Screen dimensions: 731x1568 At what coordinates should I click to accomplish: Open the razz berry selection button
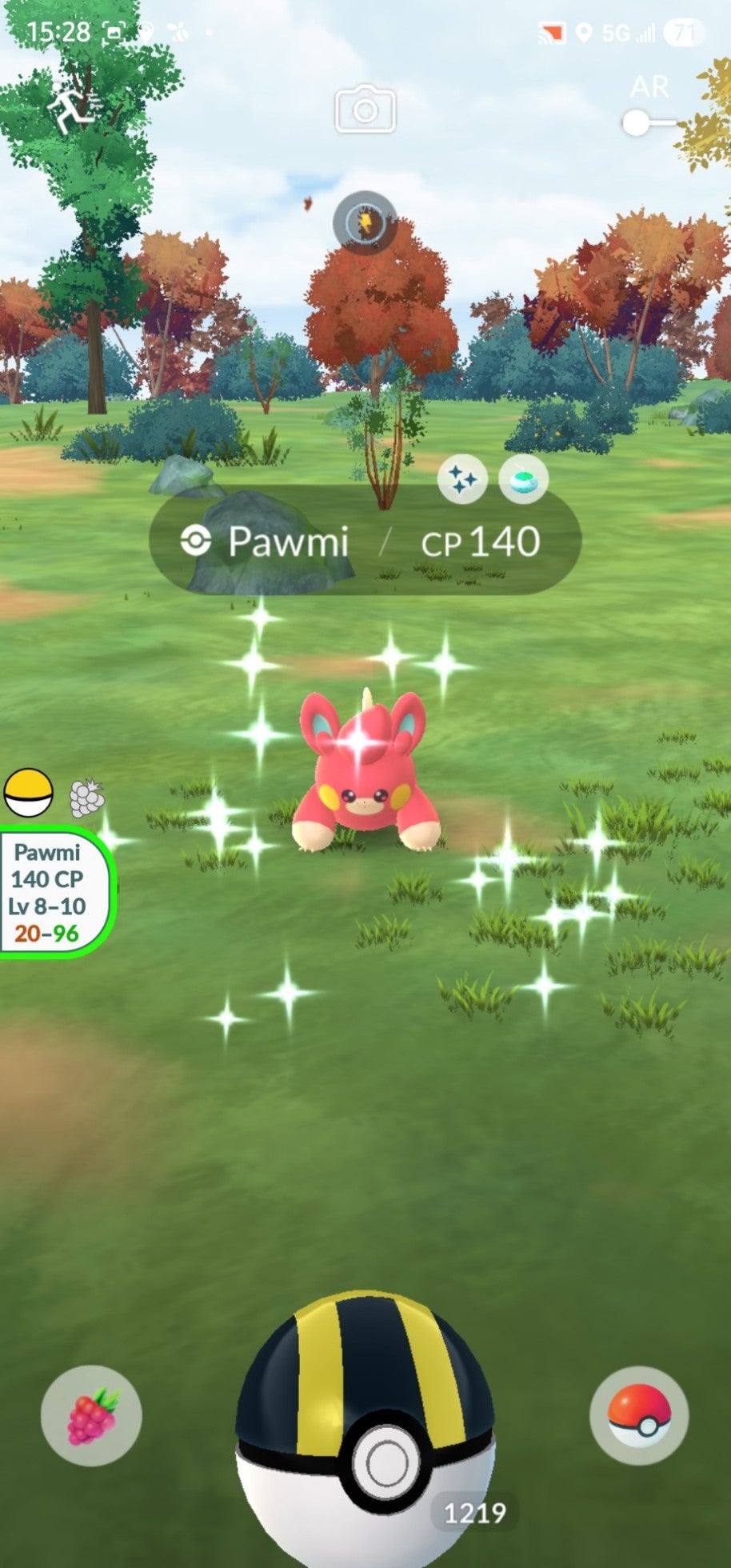(91, 1415)
